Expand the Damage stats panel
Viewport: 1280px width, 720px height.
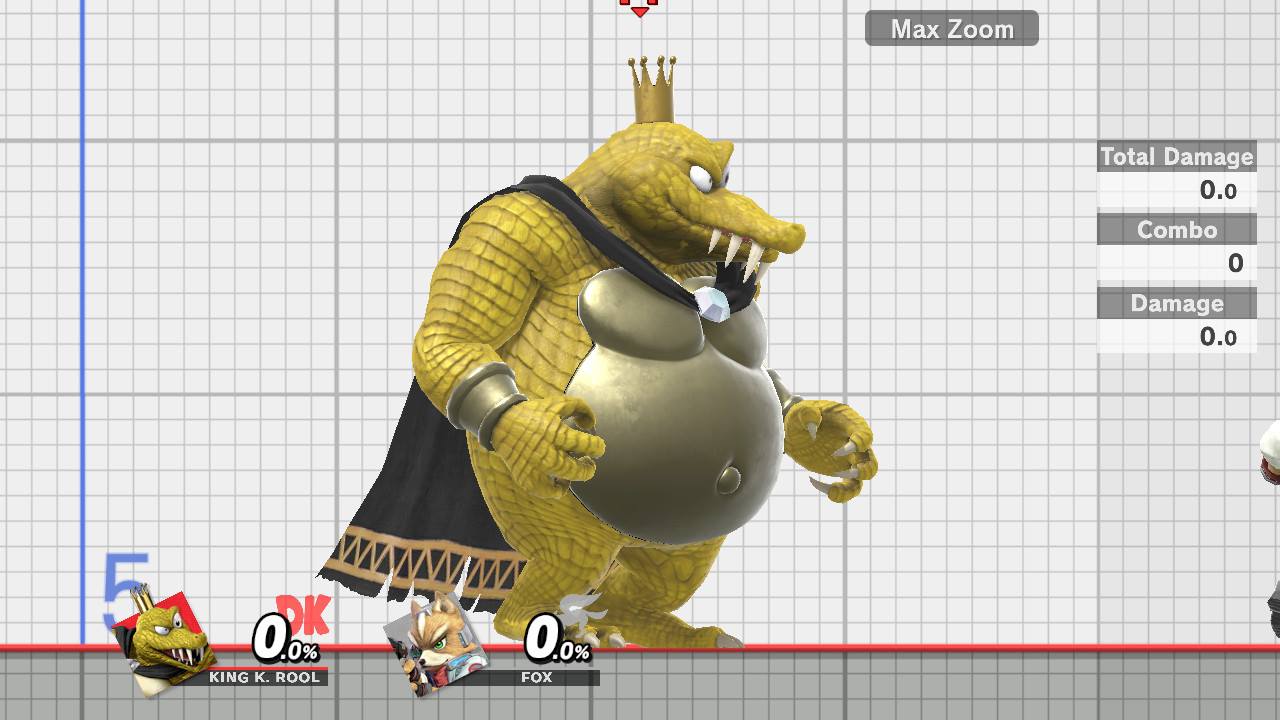coord(1176,304)
